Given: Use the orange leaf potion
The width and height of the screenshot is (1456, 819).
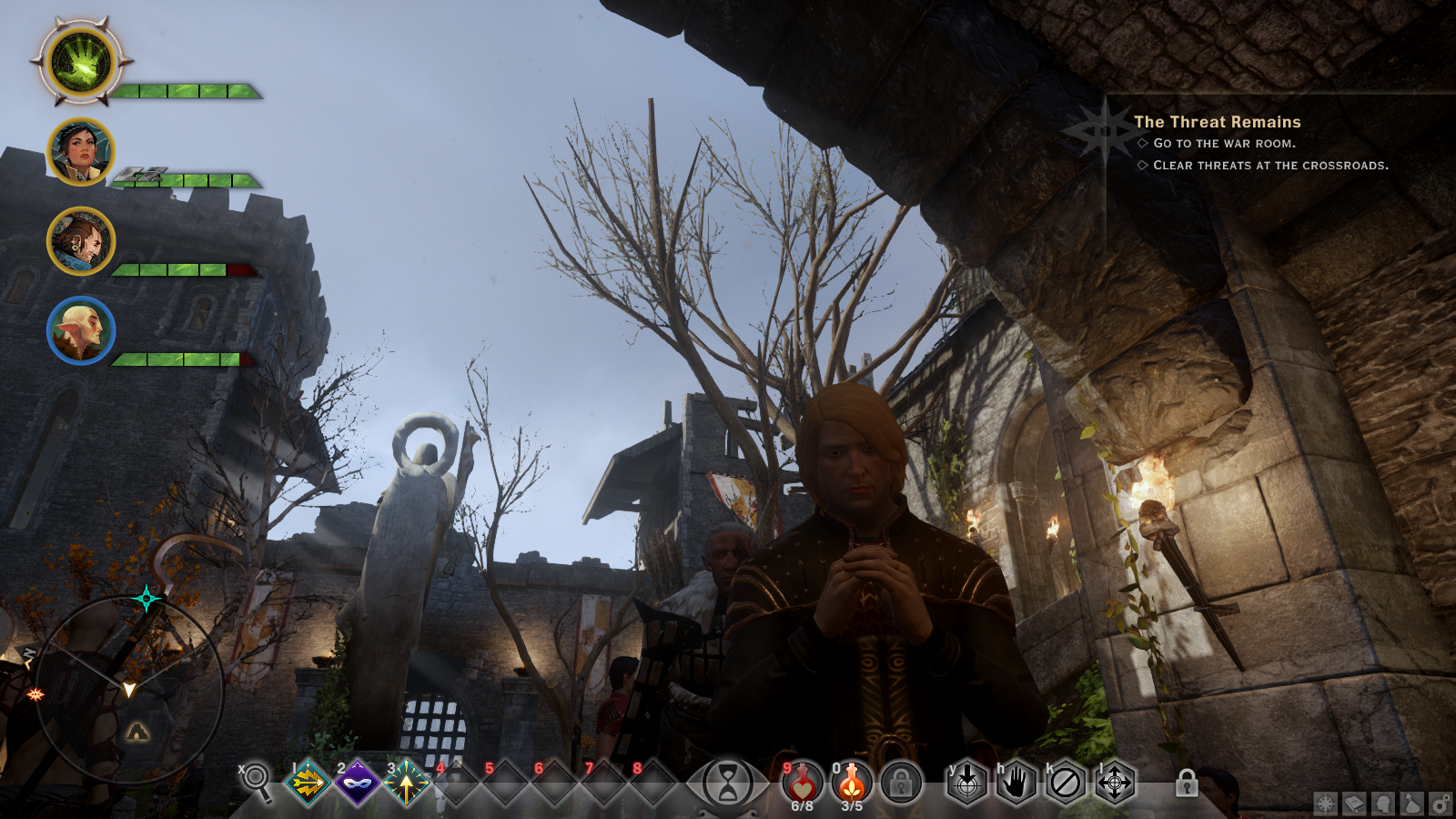Looking at the screenshot, I should 852,783.
